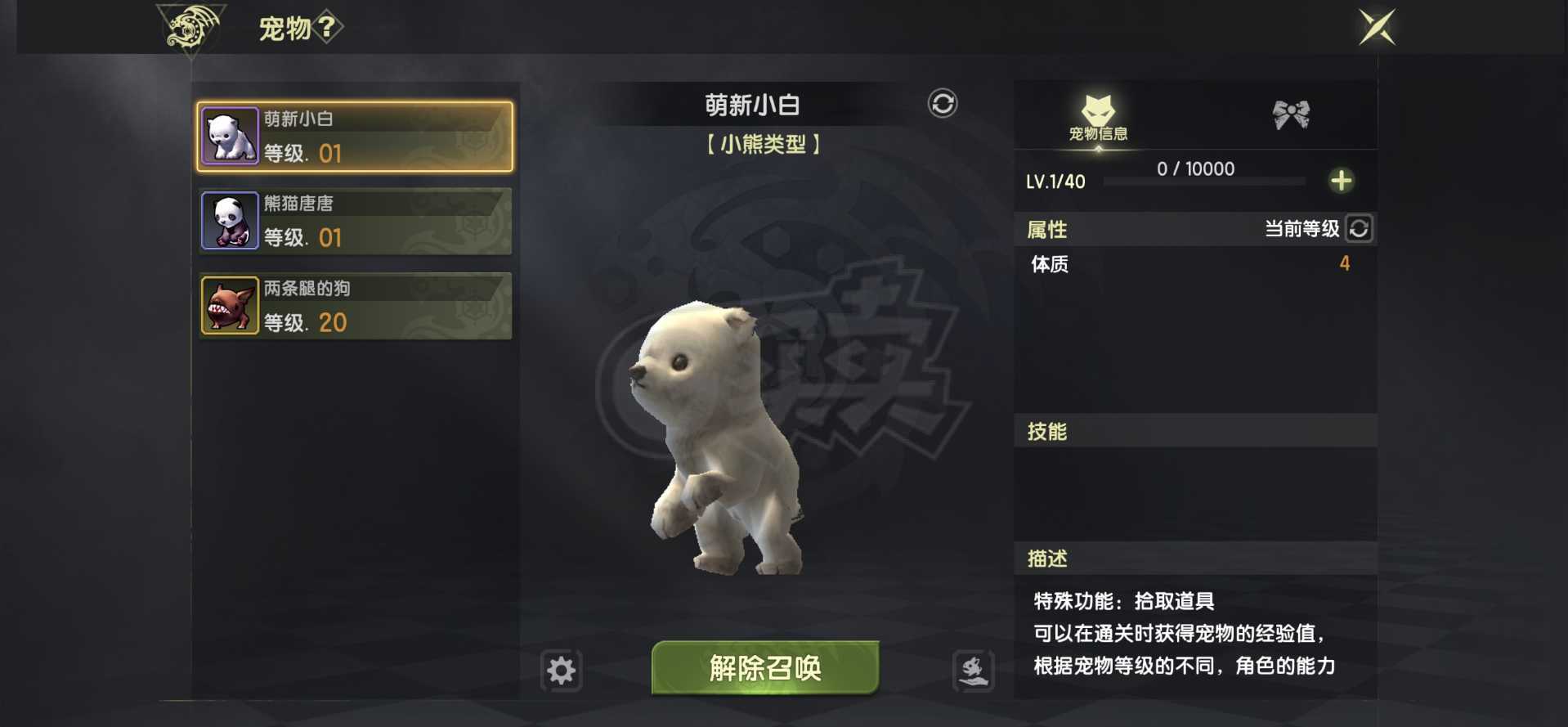Click the plus icon to add pet experience
The width and height of the screenshot is (1568, 727).
(1342, 181)
